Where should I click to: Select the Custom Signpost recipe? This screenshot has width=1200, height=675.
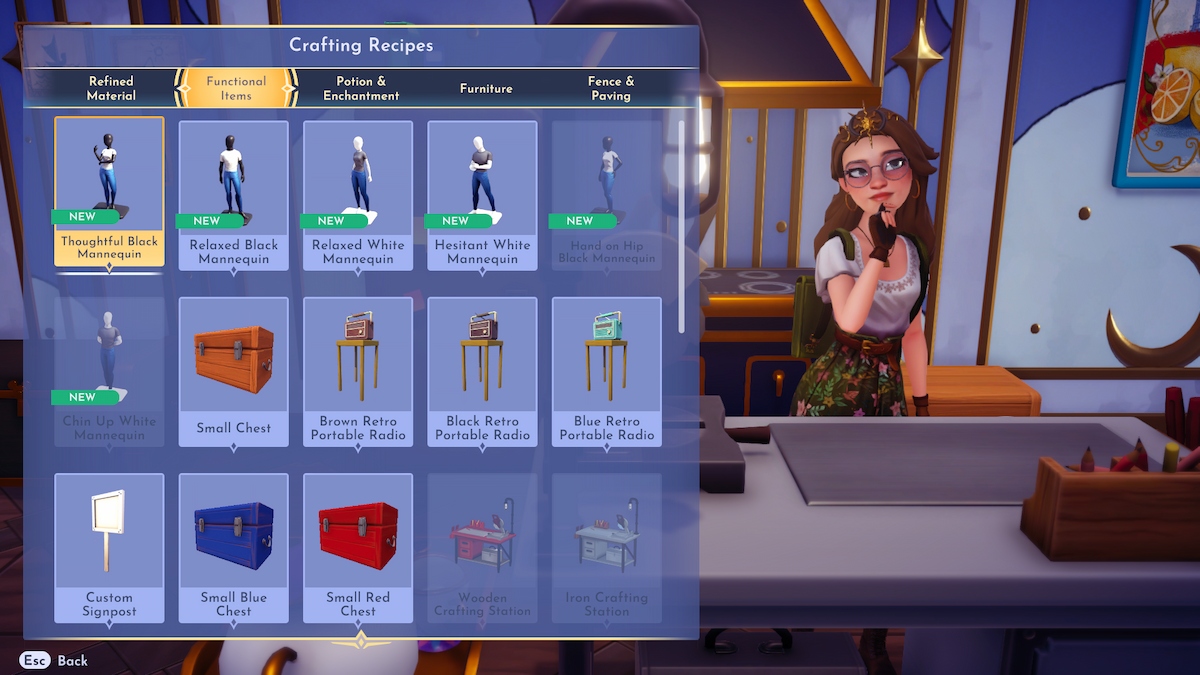point(109,547)
